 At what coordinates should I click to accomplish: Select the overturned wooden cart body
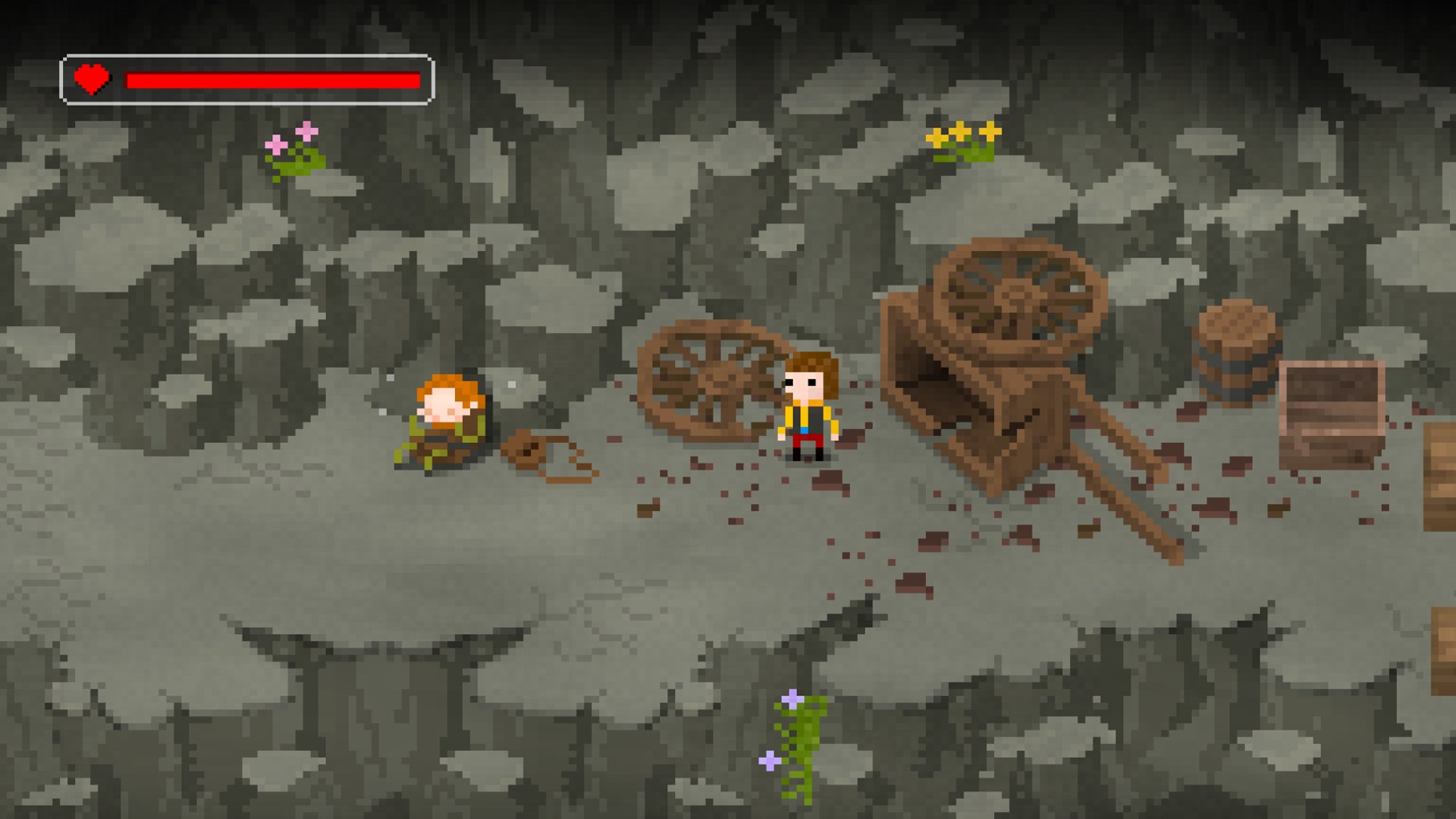click(955, 387)
